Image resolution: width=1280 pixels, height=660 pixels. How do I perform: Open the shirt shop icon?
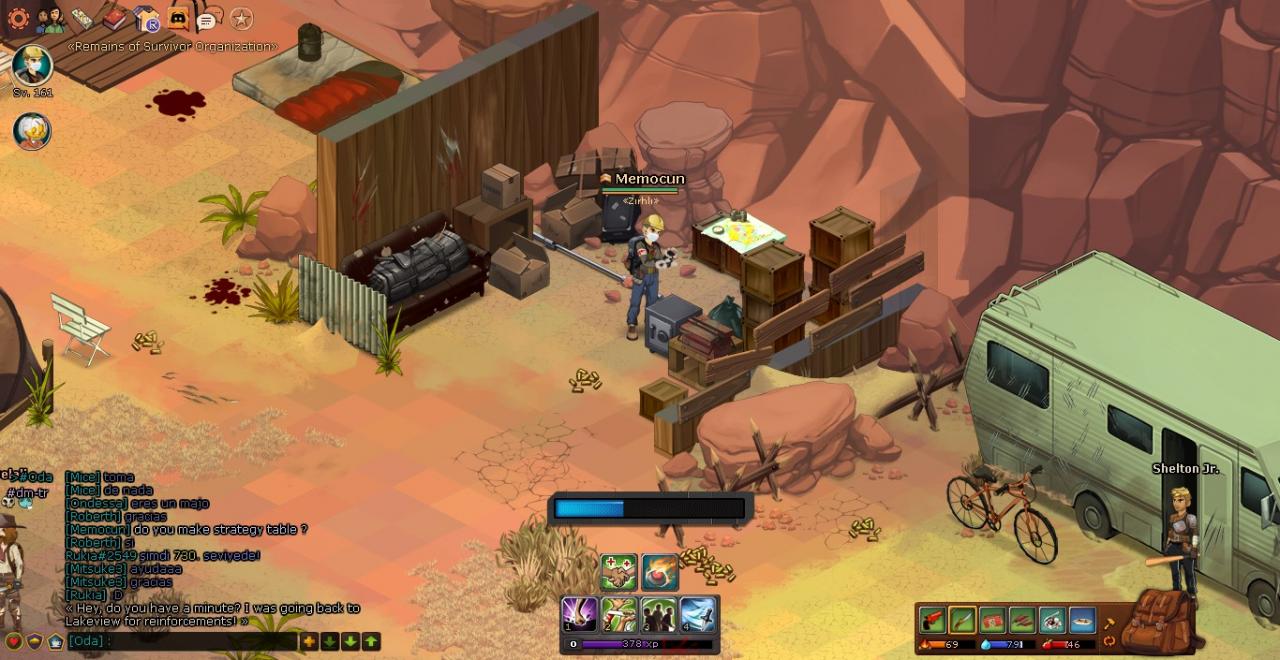(x=146, y=18)
